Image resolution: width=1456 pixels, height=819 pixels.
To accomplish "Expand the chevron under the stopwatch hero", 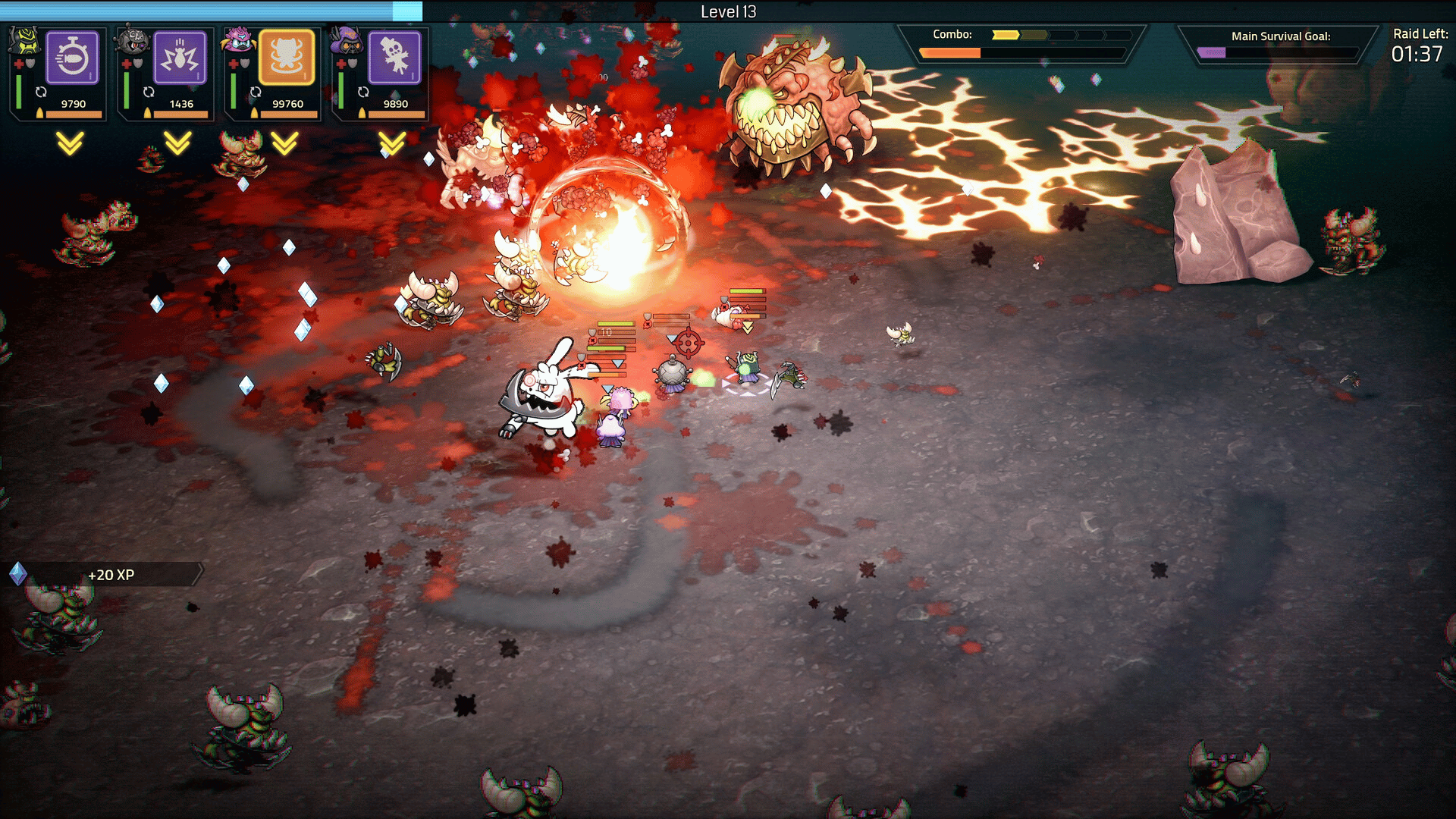I will point(70,143).
